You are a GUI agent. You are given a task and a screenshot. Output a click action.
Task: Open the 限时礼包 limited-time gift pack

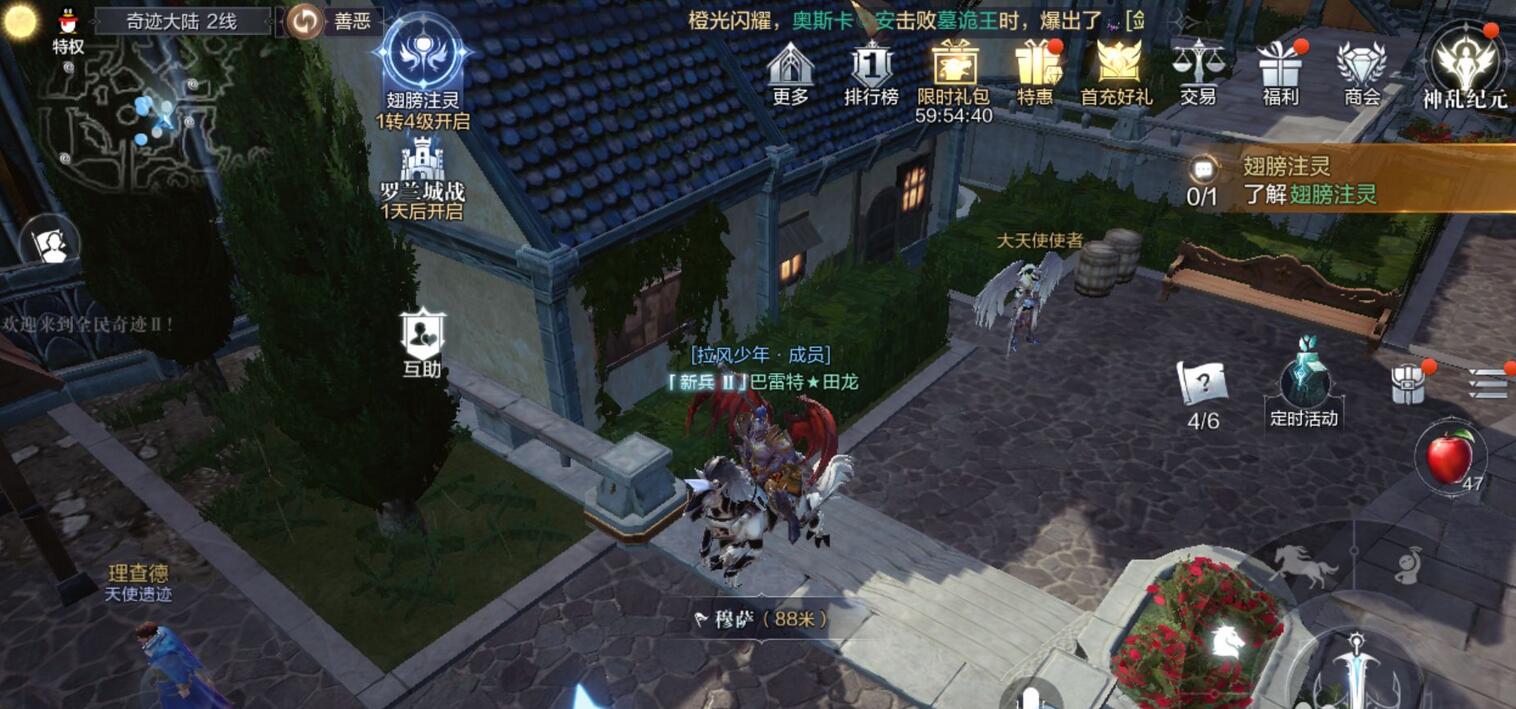(x=953, y=70)
